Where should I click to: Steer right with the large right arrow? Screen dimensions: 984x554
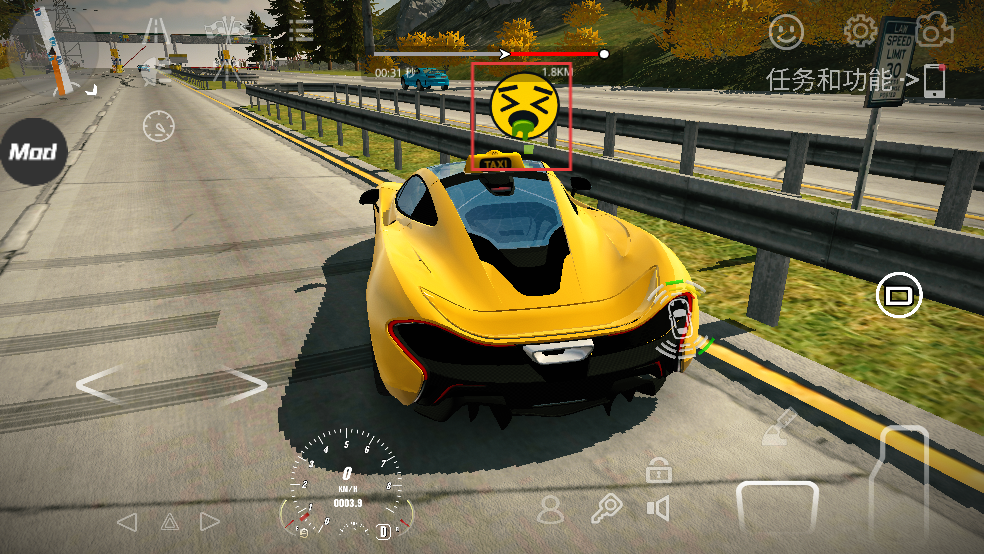(243, 386)
